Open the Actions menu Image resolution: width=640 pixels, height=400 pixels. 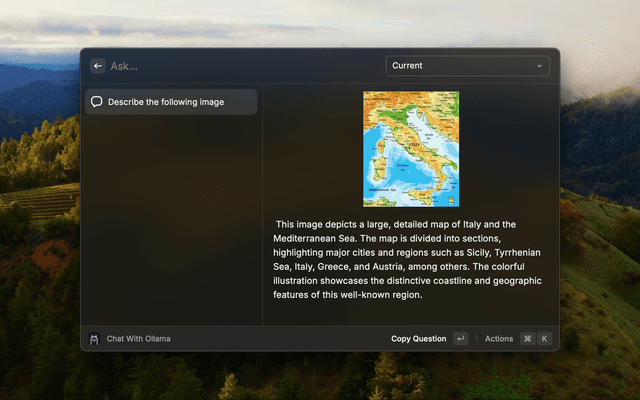[x=499, y=339]
